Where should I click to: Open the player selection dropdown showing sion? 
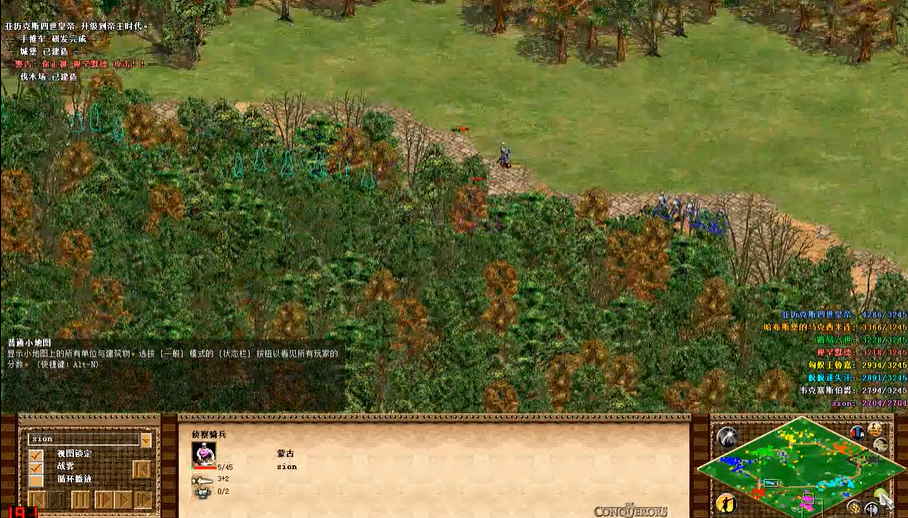click(146, 439)
